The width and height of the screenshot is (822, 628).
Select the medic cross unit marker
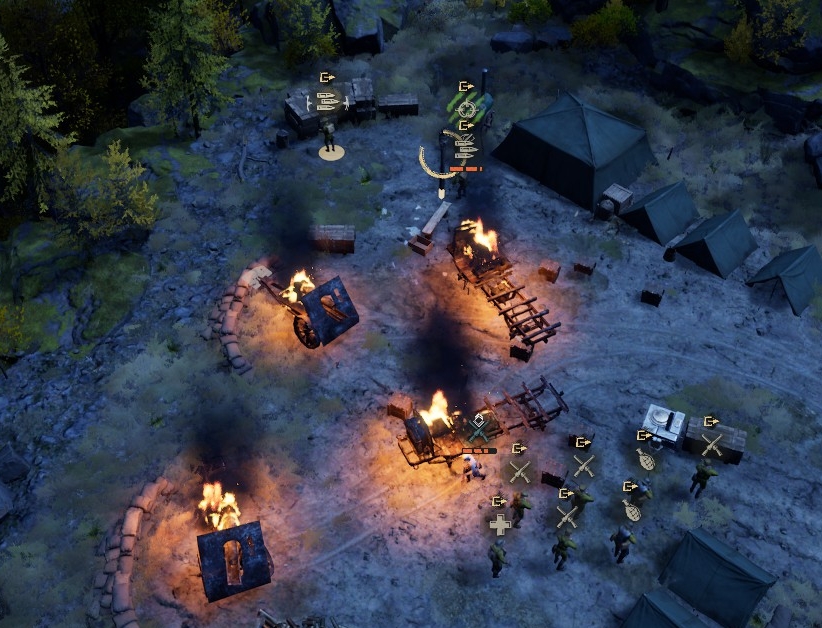(x=499, y=523)
